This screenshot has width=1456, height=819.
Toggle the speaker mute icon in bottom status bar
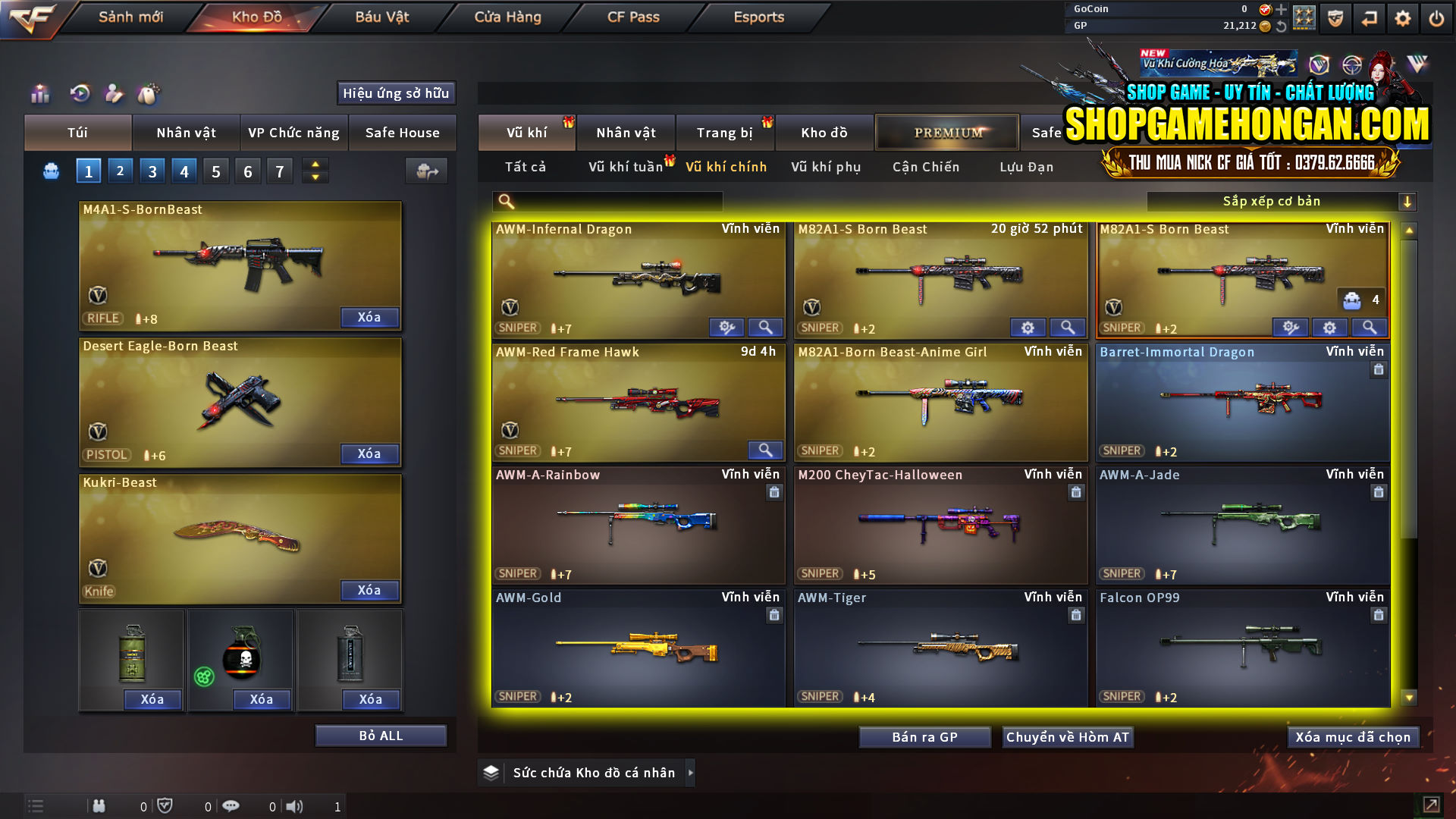point(296,806)
